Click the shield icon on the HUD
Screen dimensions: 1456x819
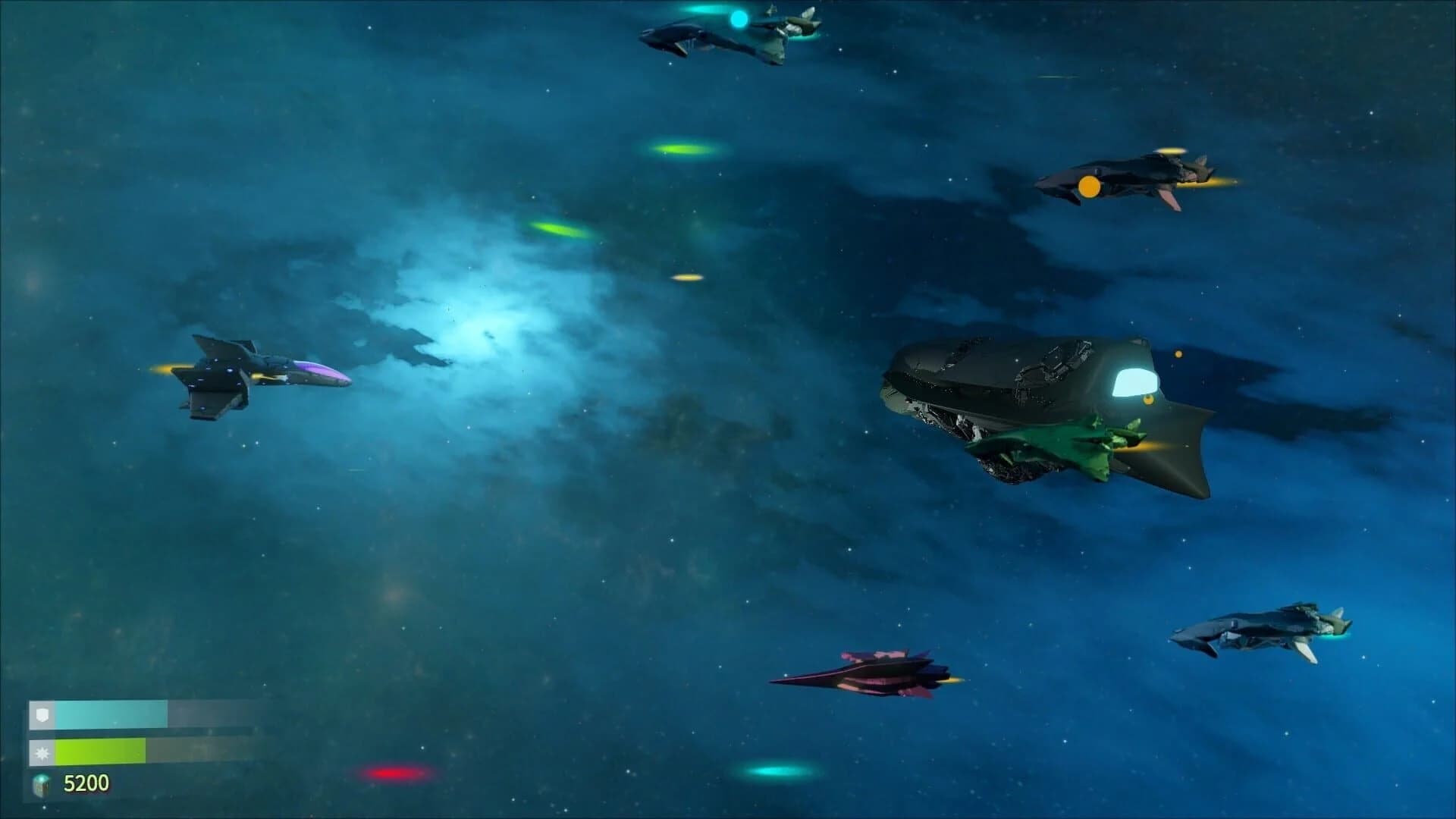click(43, 714)
